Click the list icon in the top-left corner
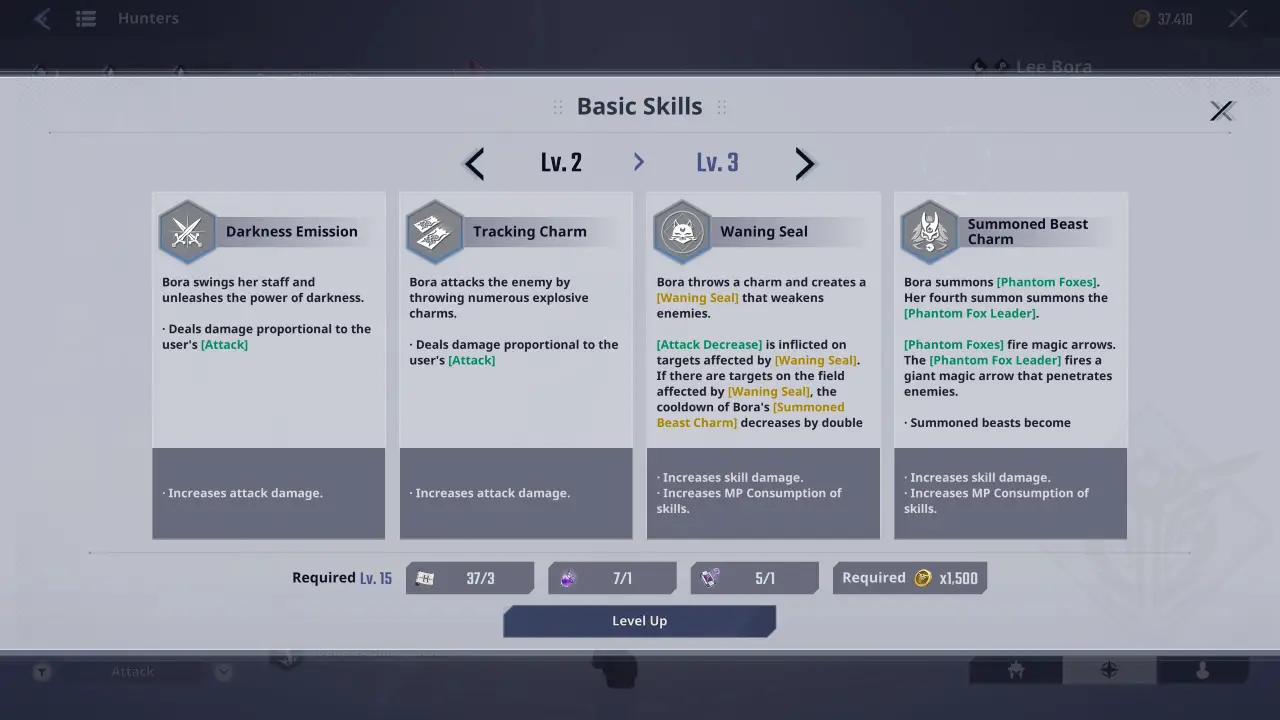Viewport: 1280px width, 720px height. click(x=85, y=17)
